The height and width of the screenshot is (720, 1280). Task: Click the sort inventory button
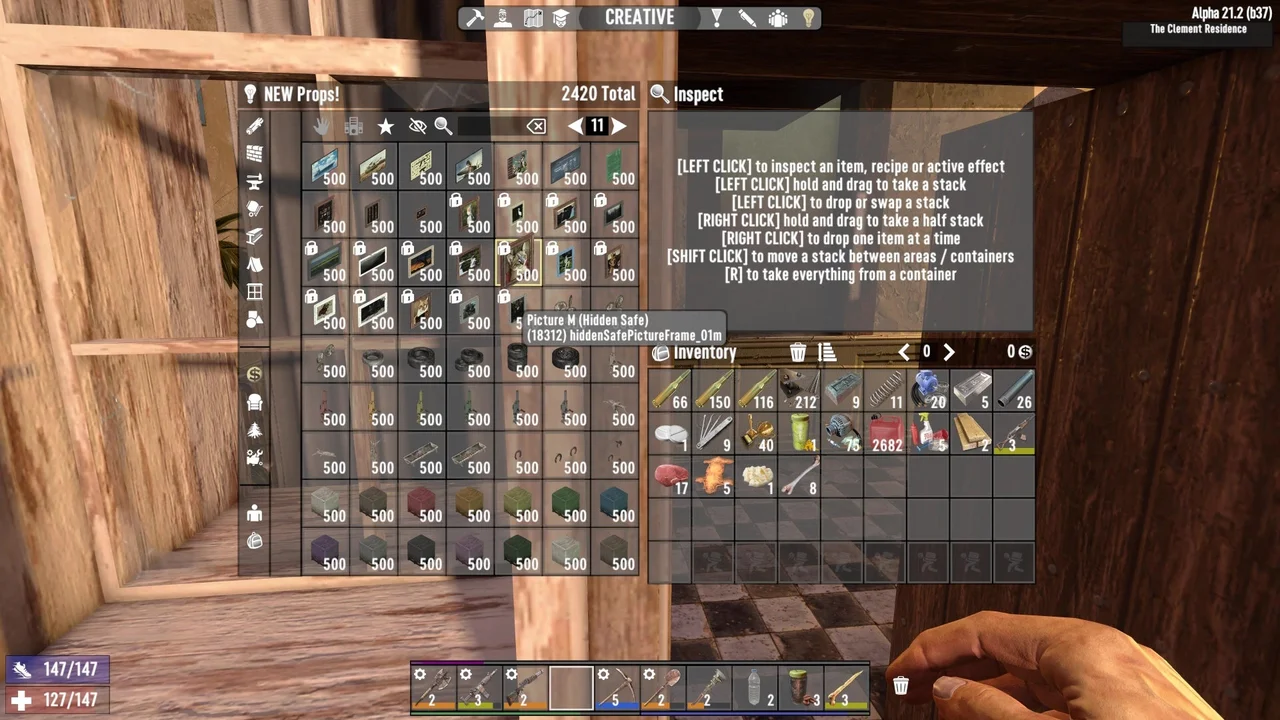coord(828,352)
